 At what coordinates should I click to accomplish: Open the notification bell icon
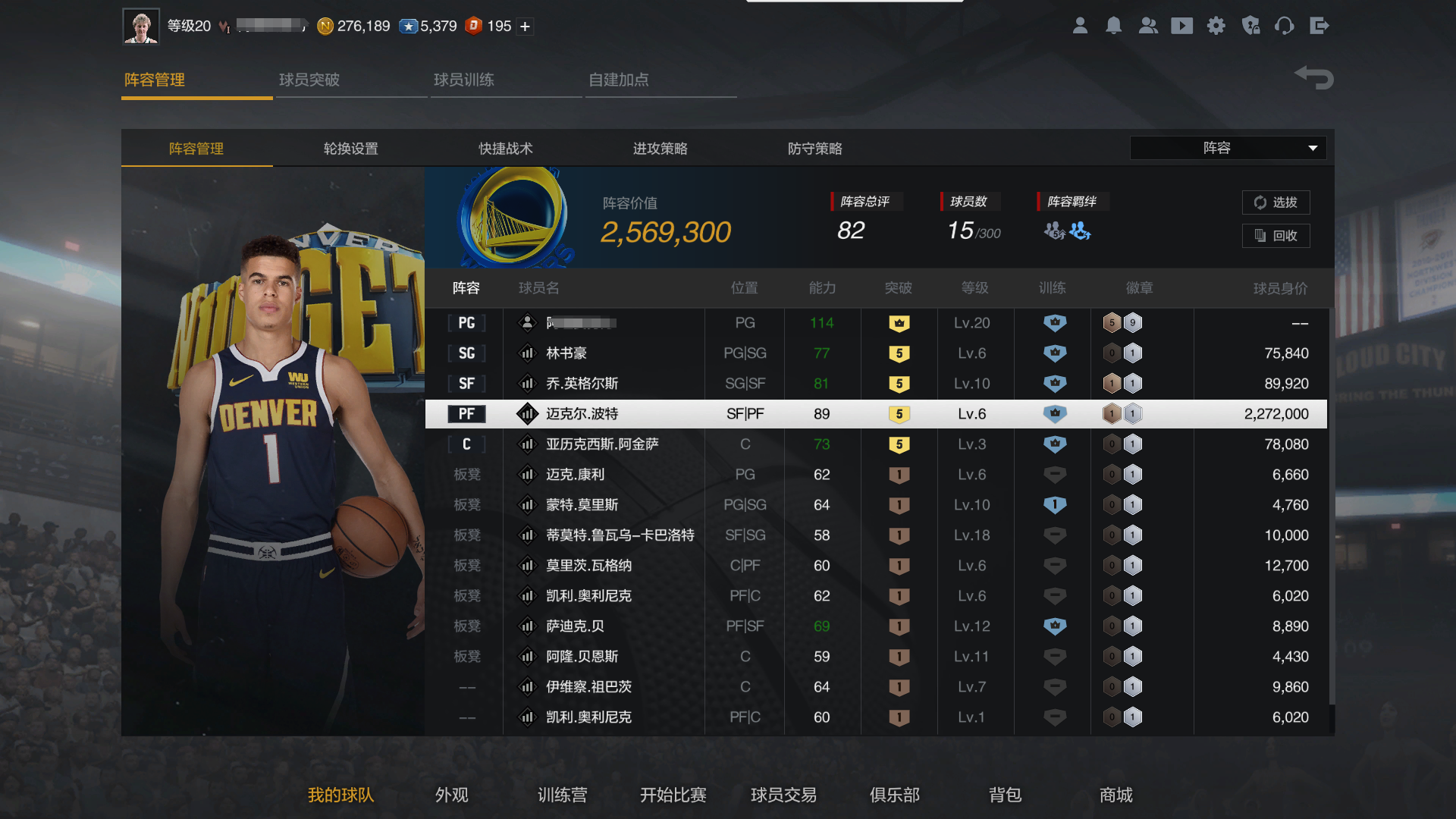1114,25
